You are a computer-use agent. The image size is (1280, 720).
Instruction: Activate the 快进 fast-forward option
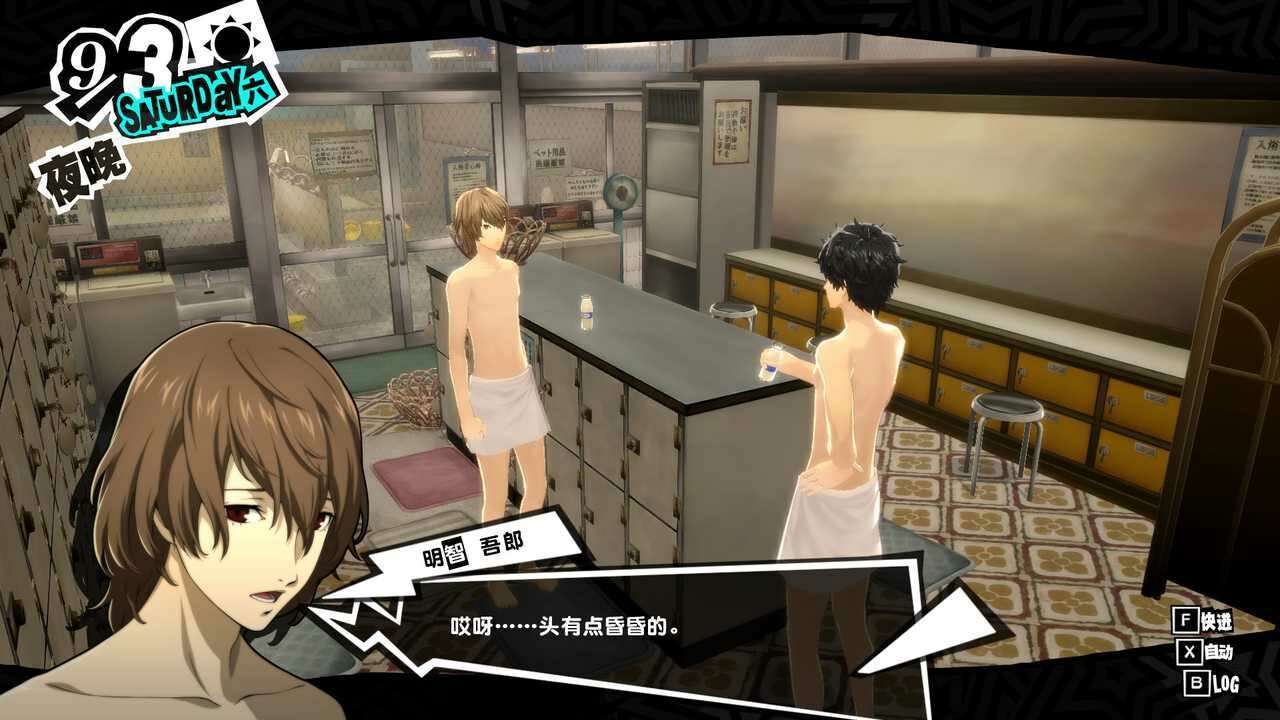[1206, 621]
